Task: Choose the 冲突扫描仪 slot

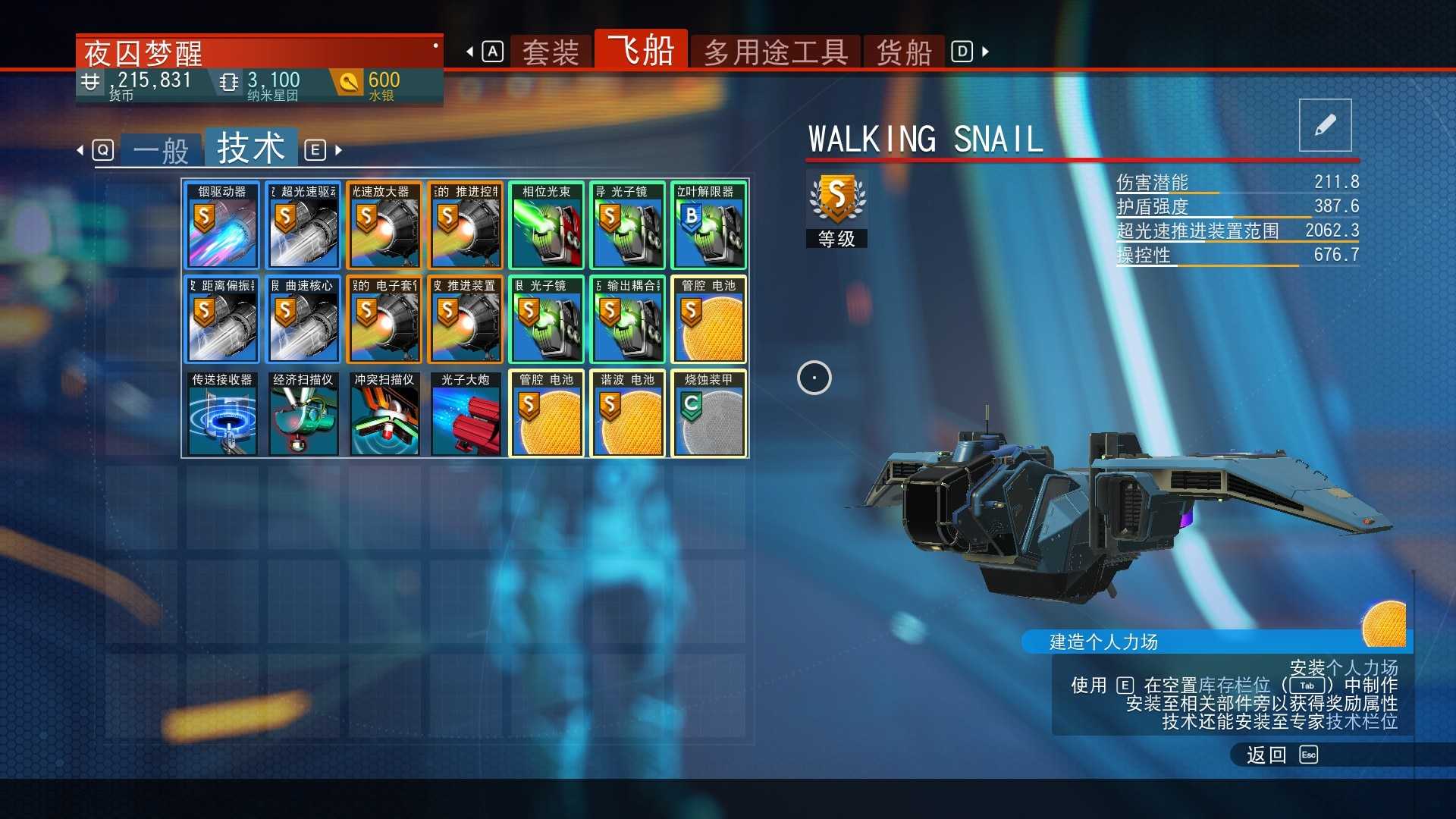Action: tap(384, 413)
